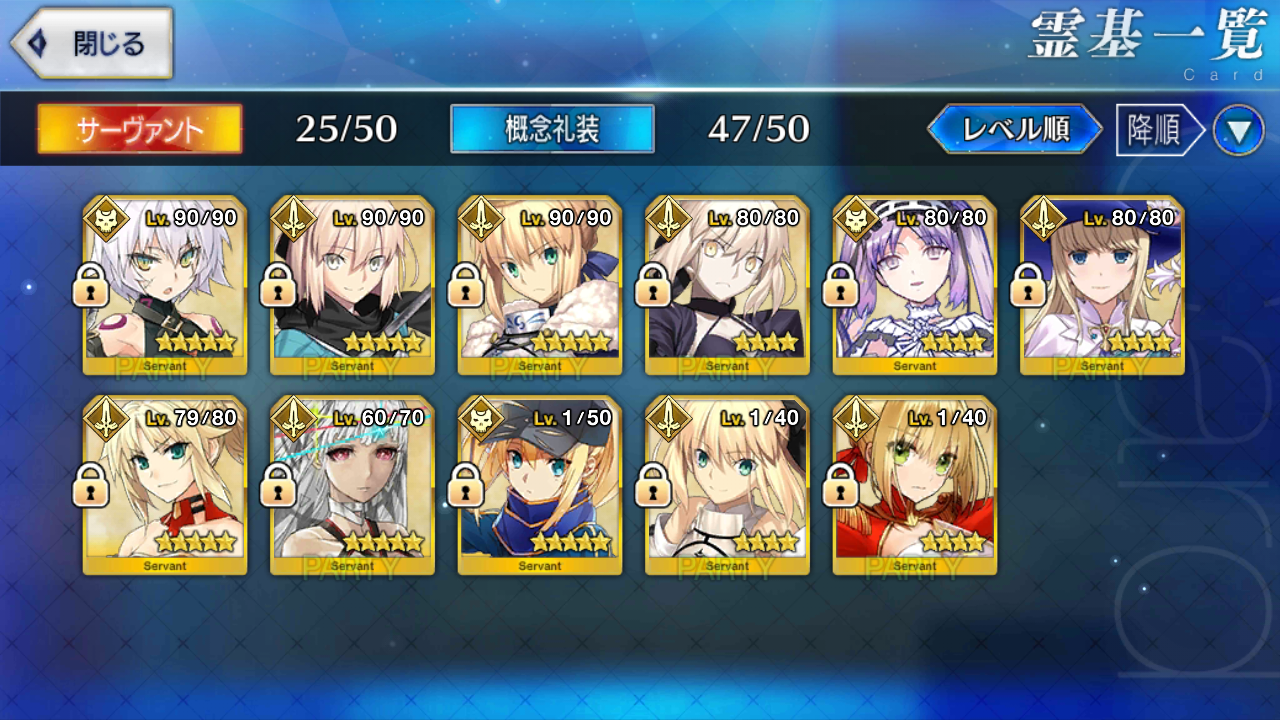Viewport: 1280px width, 720px height.
Task: Pick the blonde Lv. 90/90 saber card
Action: 540,285
